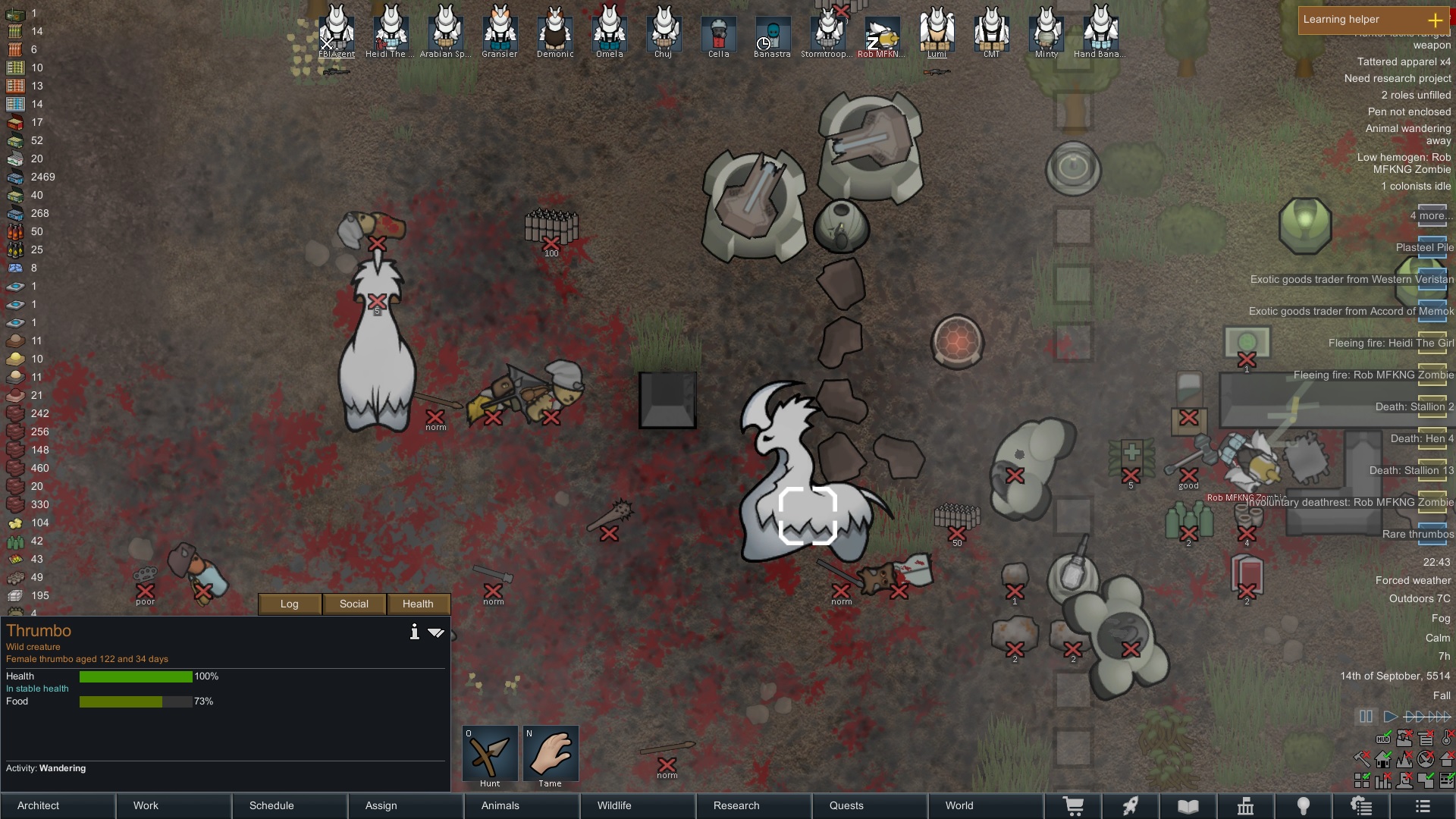The width and height of the screenshot is (1456, 819).
Task: Select the Hunt command for the Thrumbo
Action: tap(490, 754)
